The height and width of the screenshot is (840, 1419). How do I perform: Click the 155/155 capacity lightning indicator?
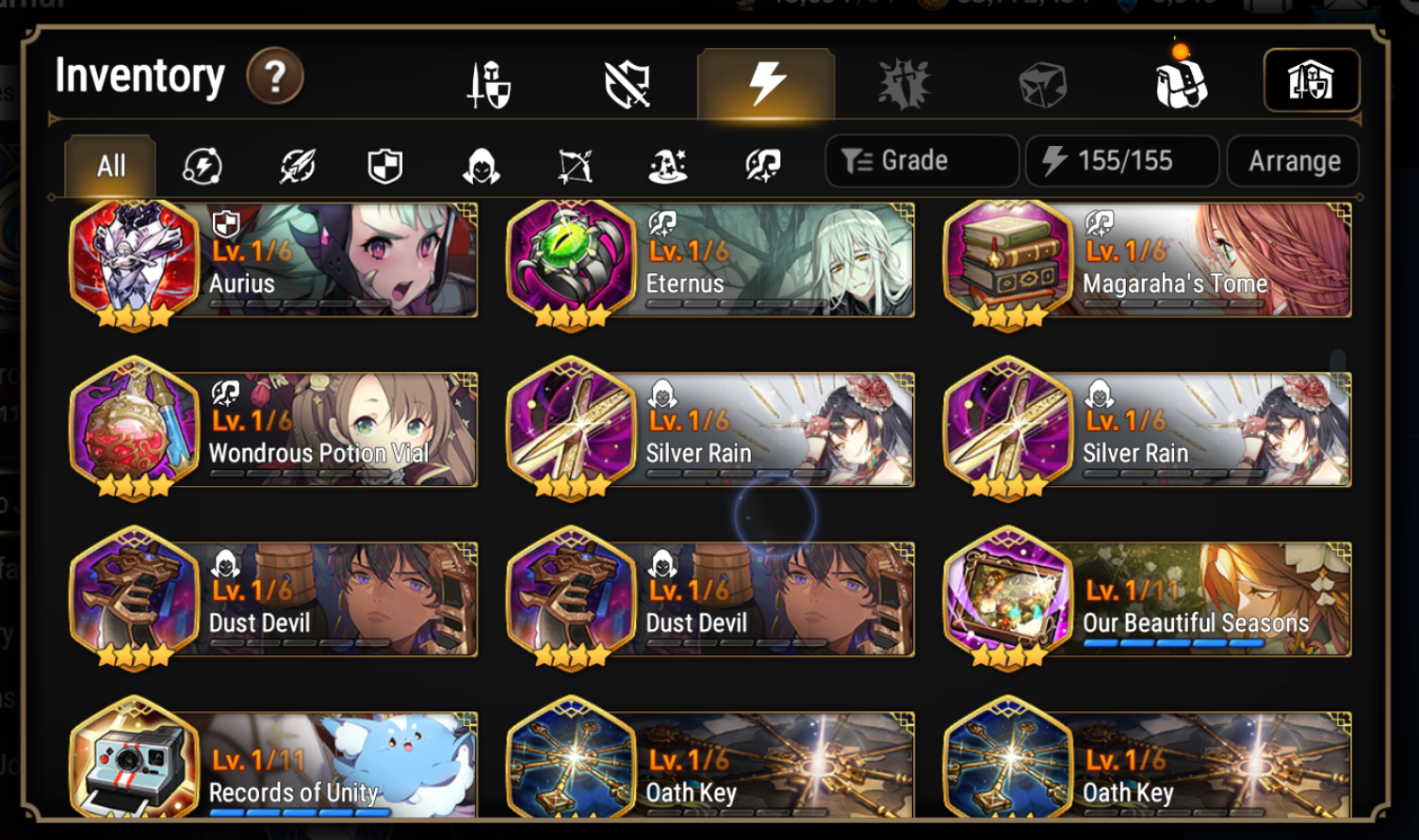pyautogui.click(x=1121, y=160)
